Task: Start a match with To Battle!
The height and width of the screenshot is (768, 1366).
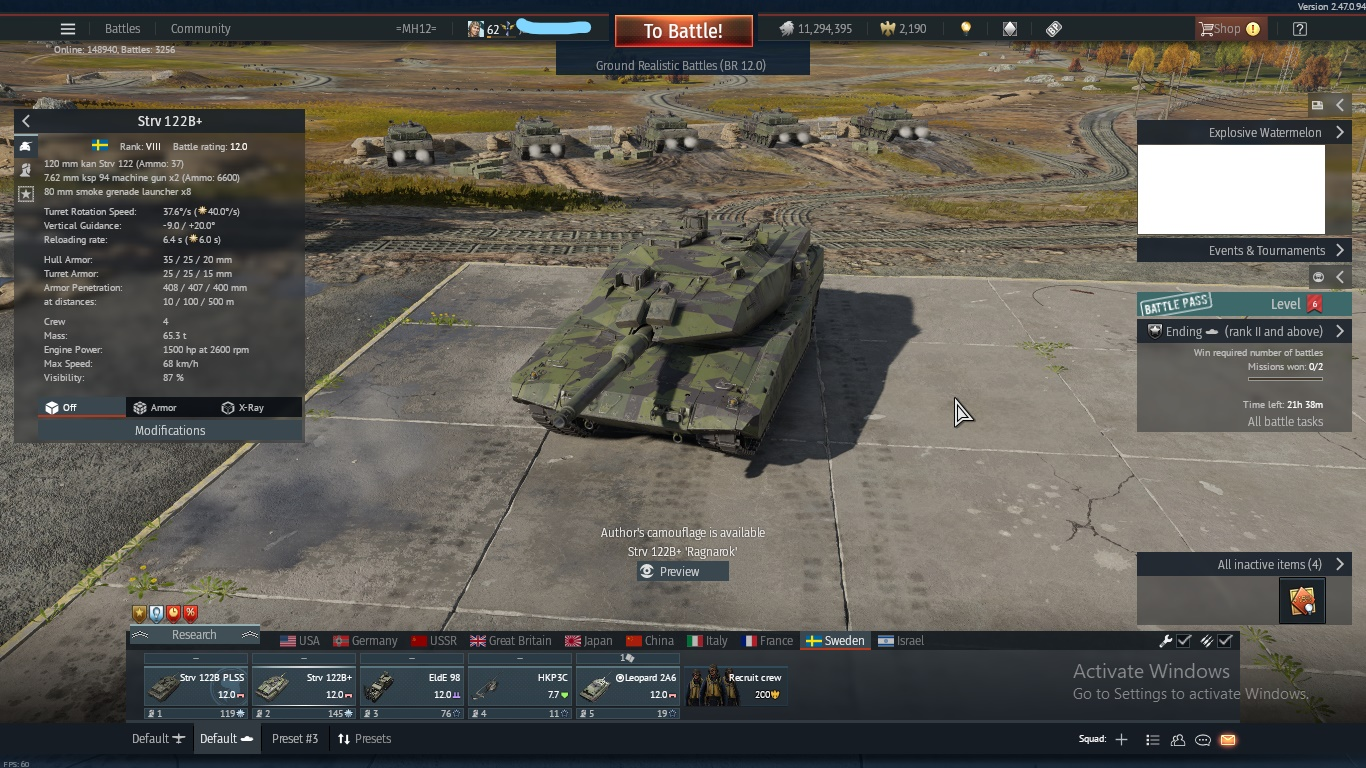Action: coord(683,31)
